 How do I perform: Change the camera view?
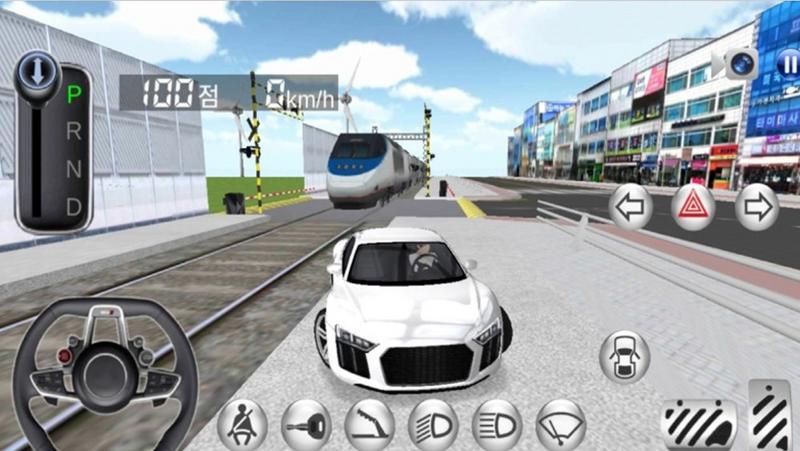[x=741, y=64]
